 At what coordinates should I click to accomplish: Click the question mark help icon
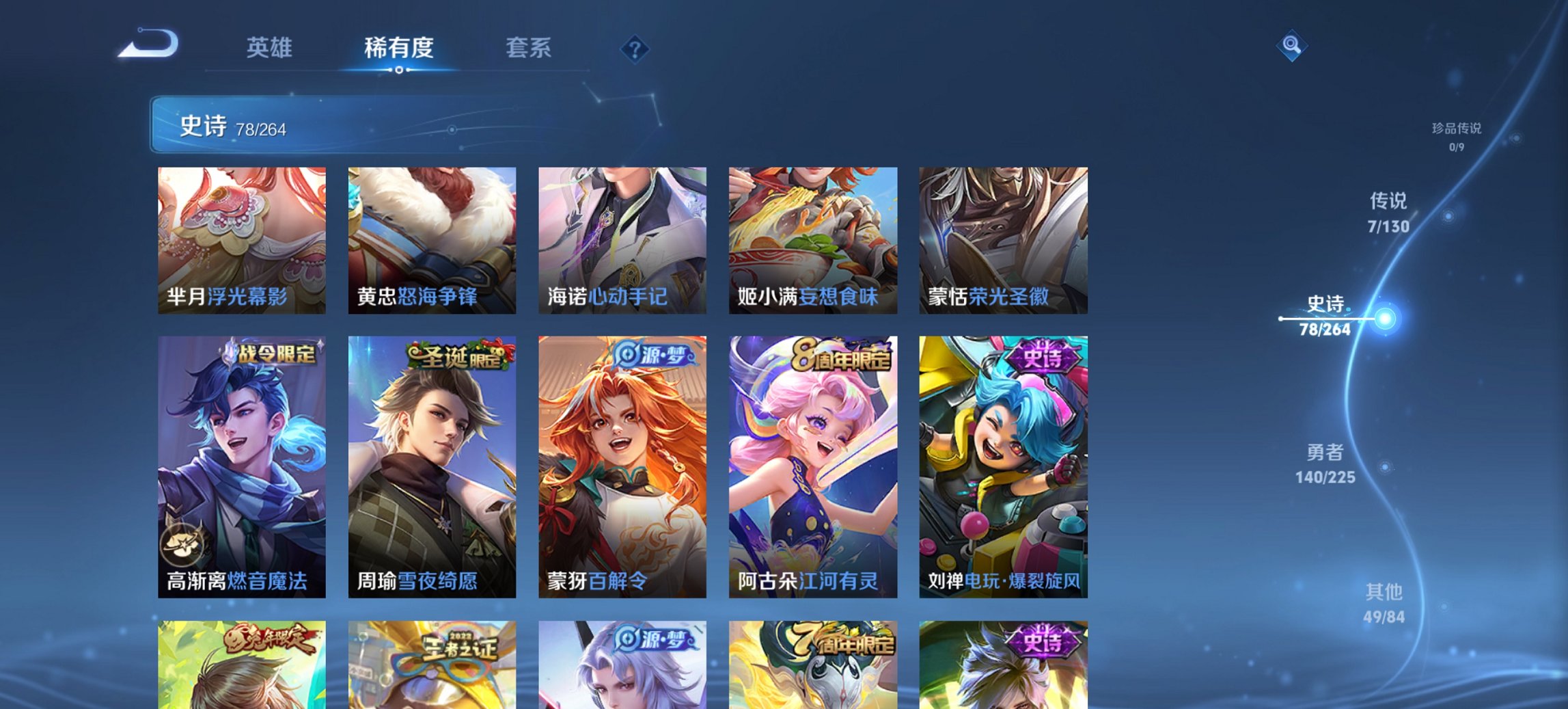click(x=634, y=48)
